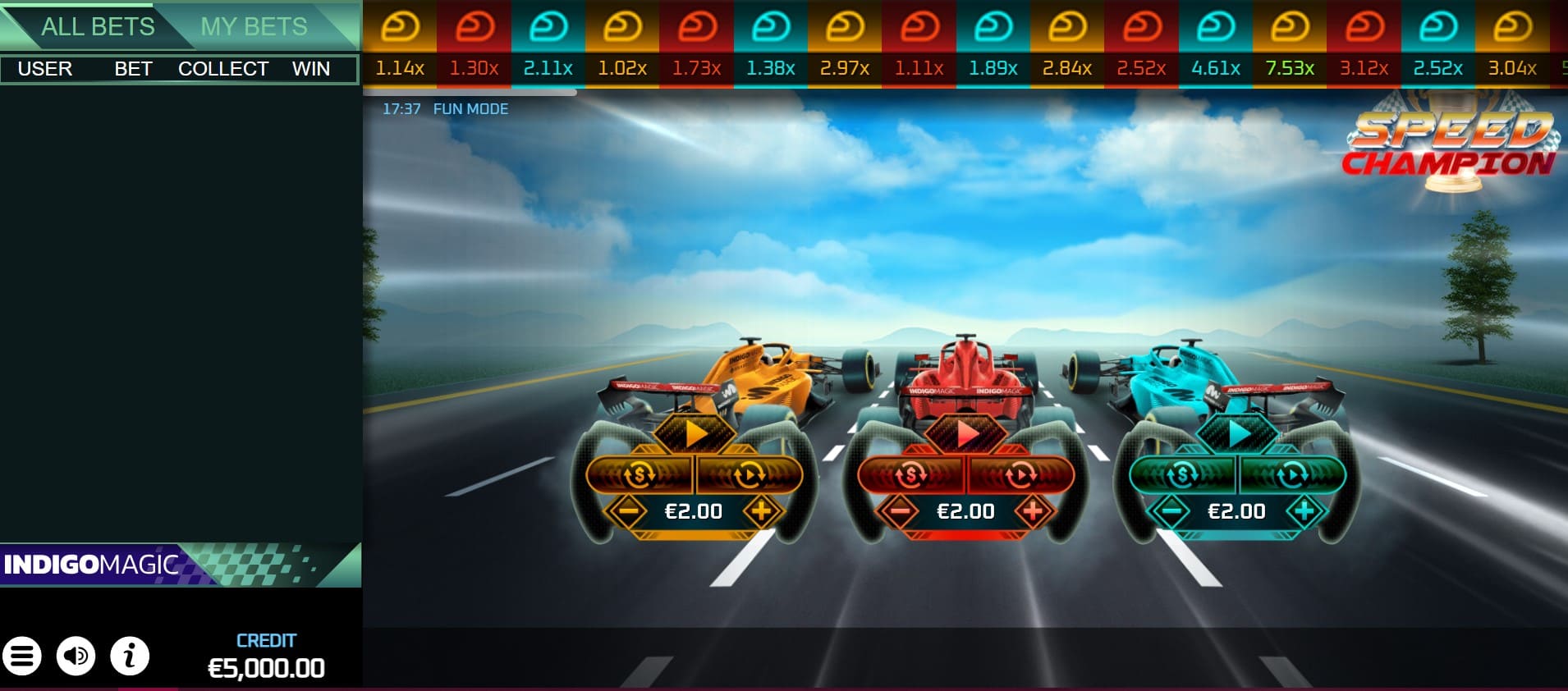Toggle auto-collect on the cyan car
This screenshot has width=1568, height=691.
click(1182, 474)
